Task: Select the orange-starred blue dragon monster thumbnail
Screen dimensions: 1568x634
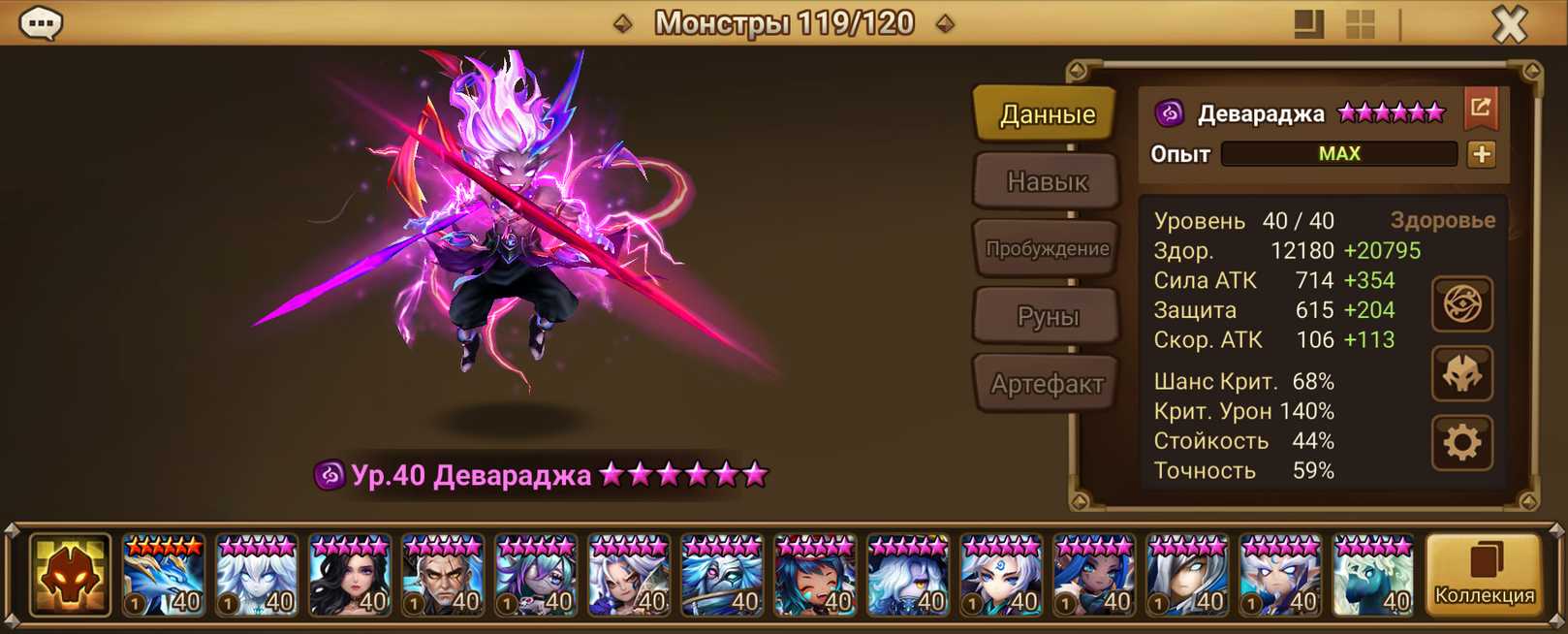Action: pyautogui.click(x=164, y=576)
